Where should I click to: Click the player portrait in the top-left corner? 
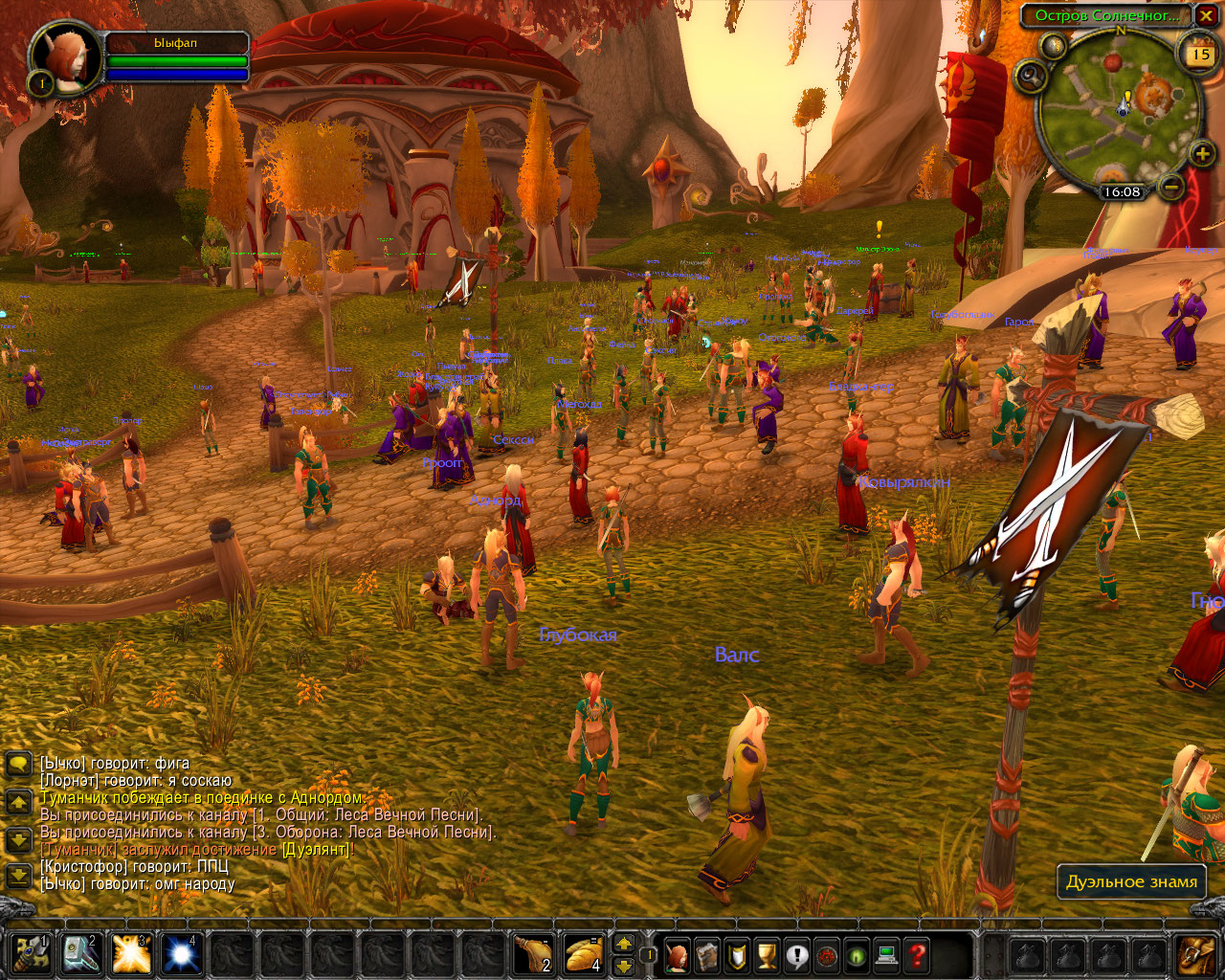pyautogui.click(x=67, y=57)
